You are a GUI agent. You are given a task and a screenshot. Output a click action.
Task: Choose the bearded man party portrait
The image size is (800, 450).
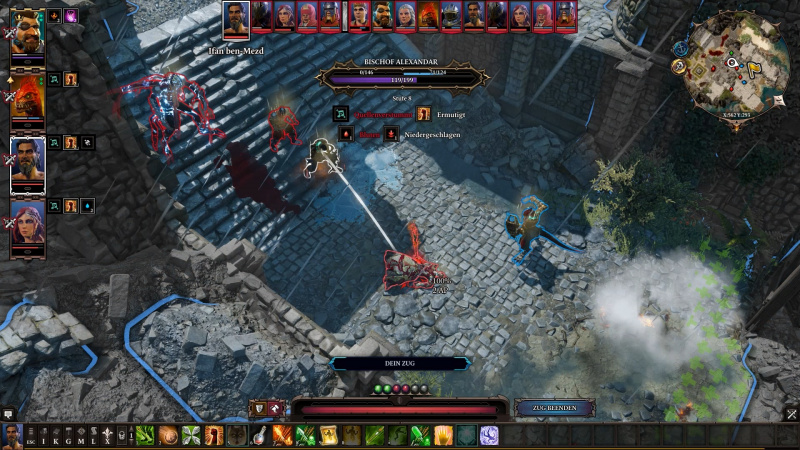27,162
